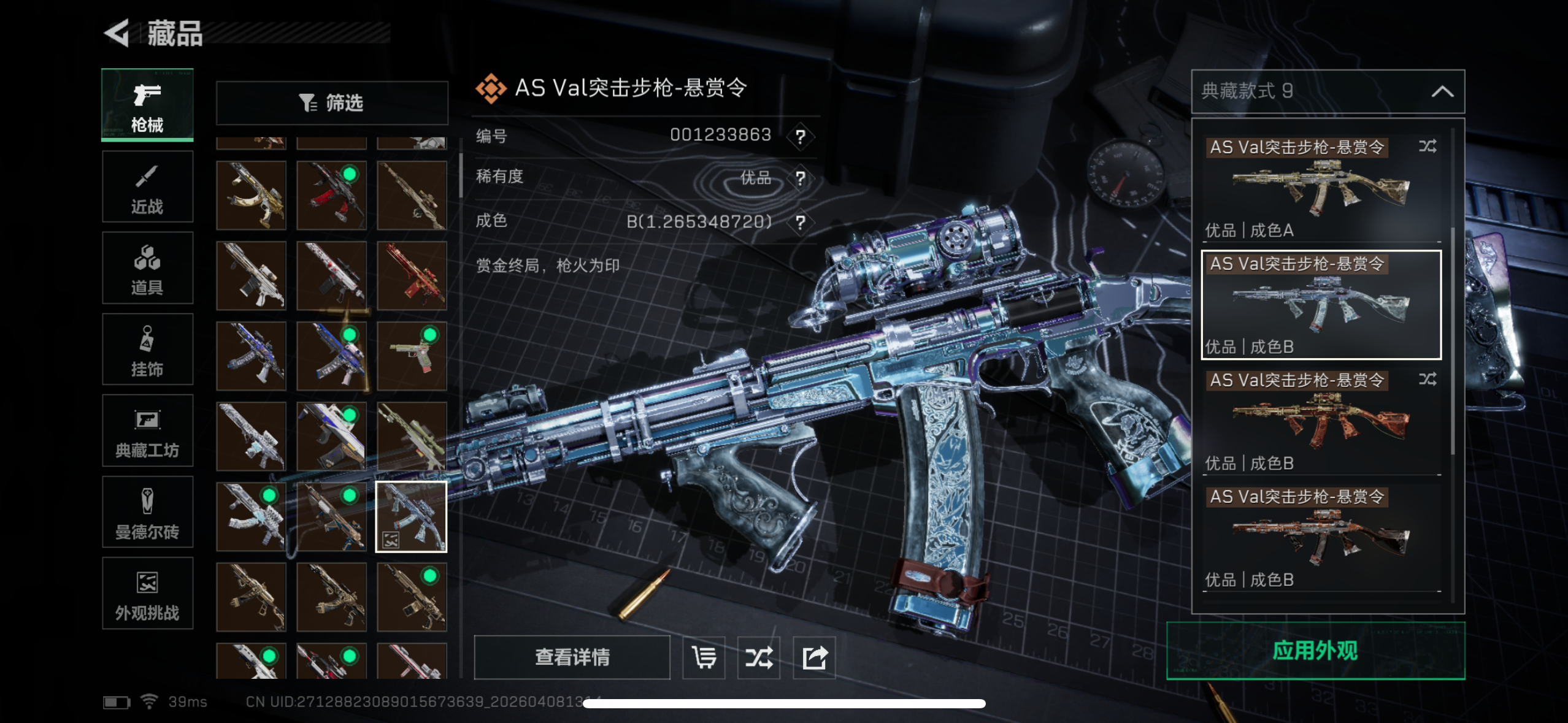This screenshot has width=1568, height=723.
Task: Show help for the 成色 wear value
Action: tap(800, 222)
